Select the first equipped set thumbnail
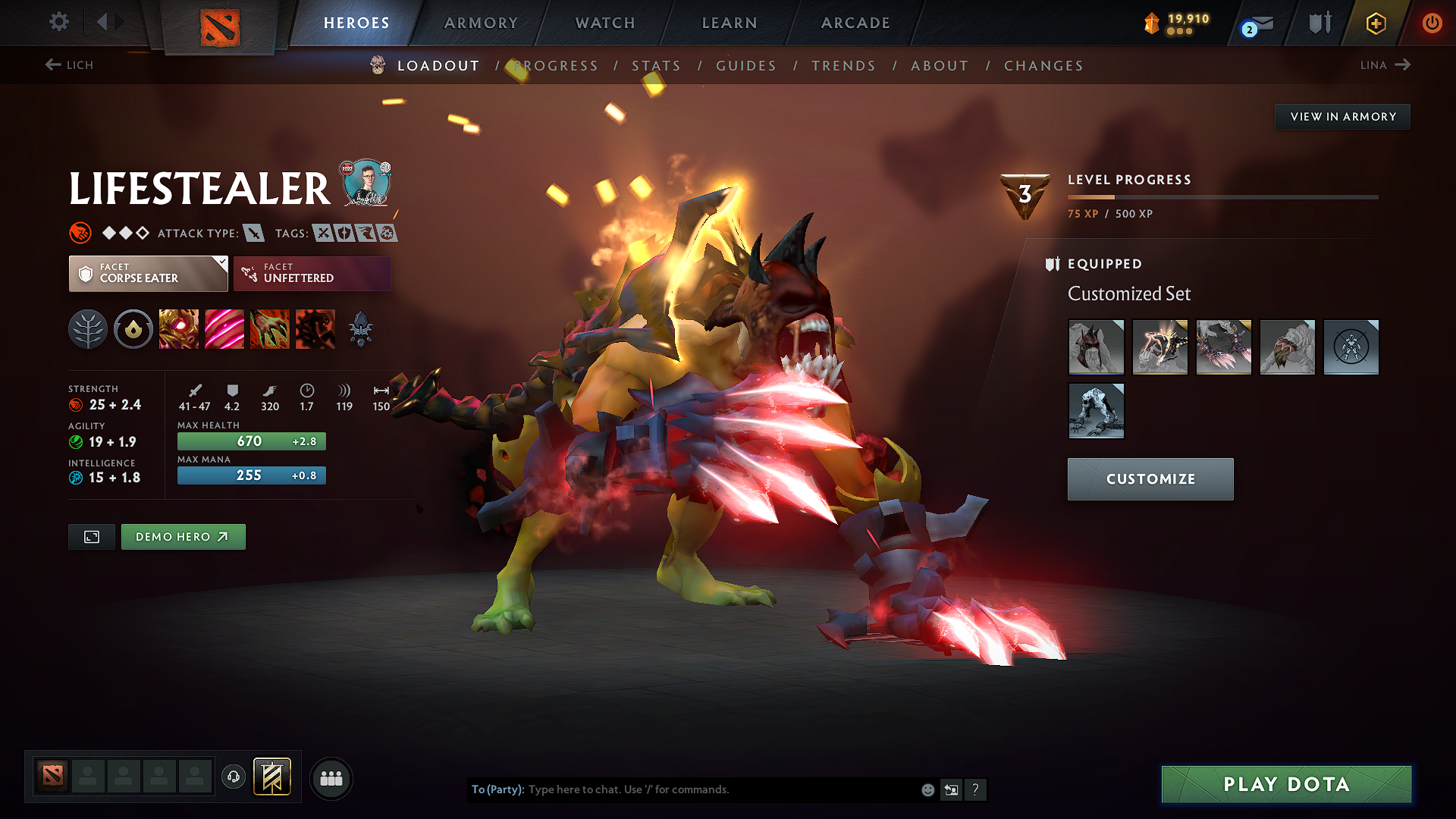 click(x=1096, y=347)
